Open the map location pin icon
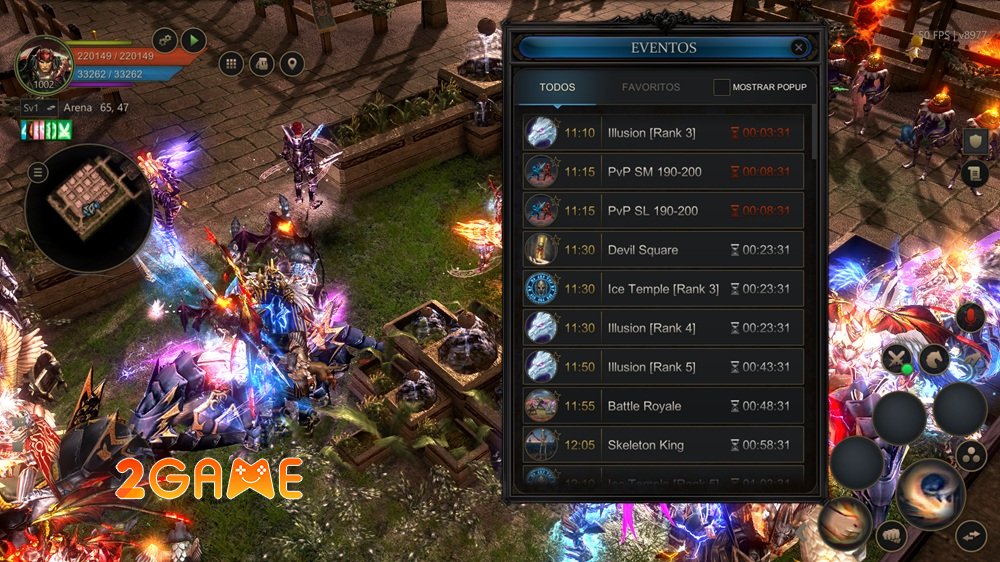Image resolution: width=1000 pixels, height=562 pixels. click(x=291, y=64)
